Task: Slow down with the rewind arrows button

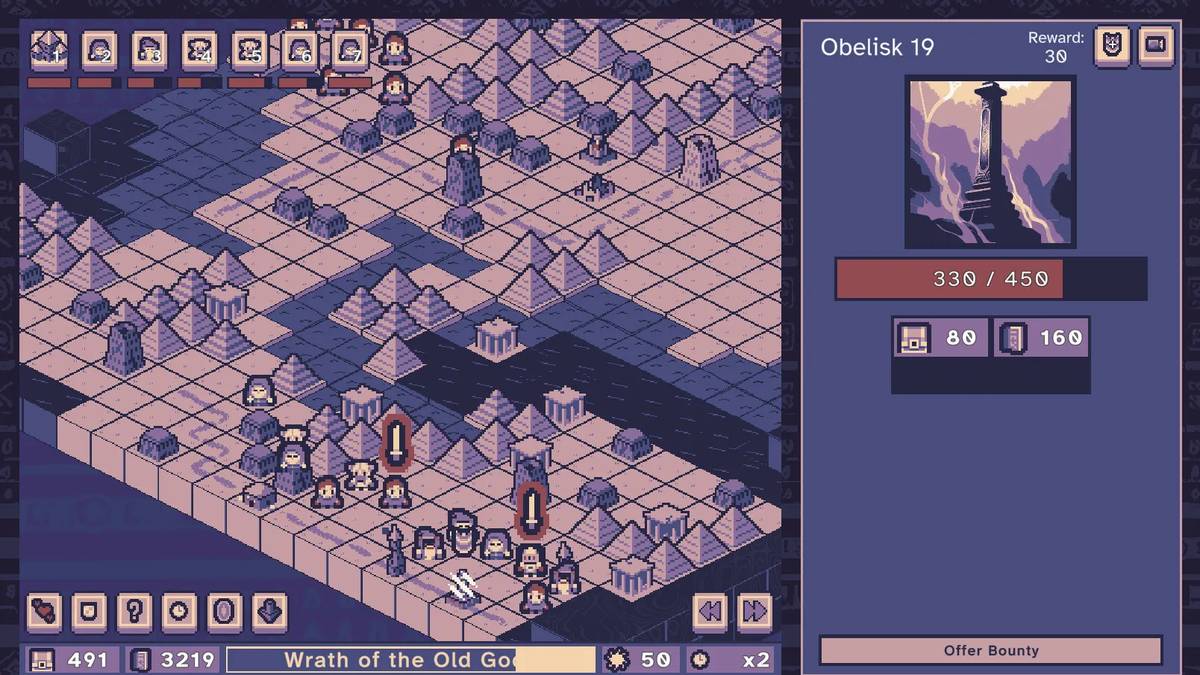Action: click(x=710, y=611)
